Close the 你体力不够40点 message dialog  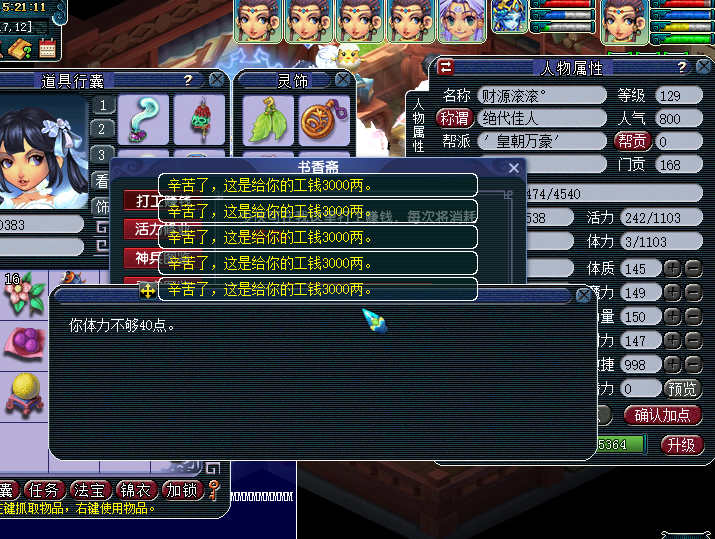[x=584, y=296]
